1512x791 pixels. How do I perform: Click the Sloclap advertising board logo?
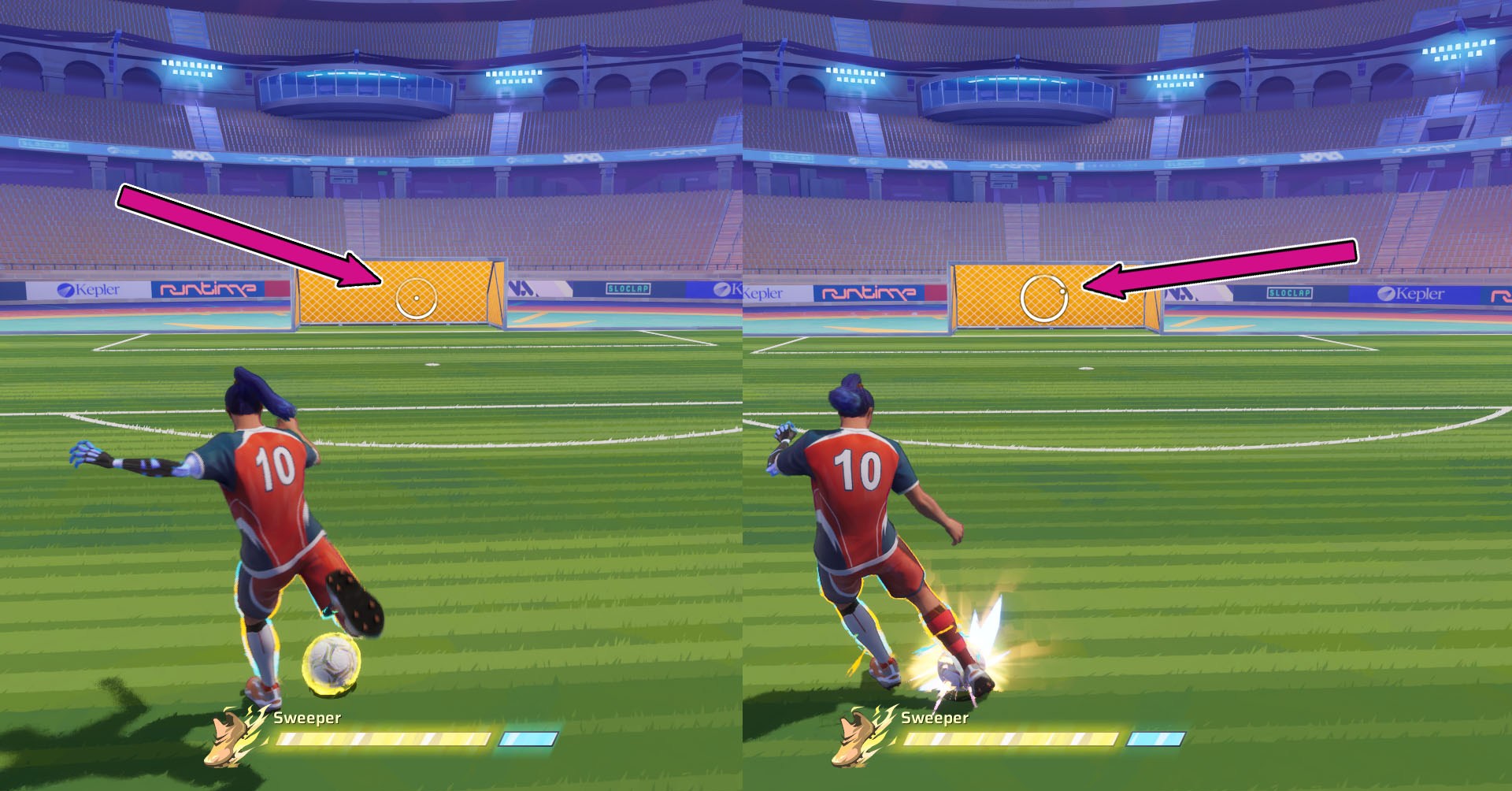pos(628,290)
